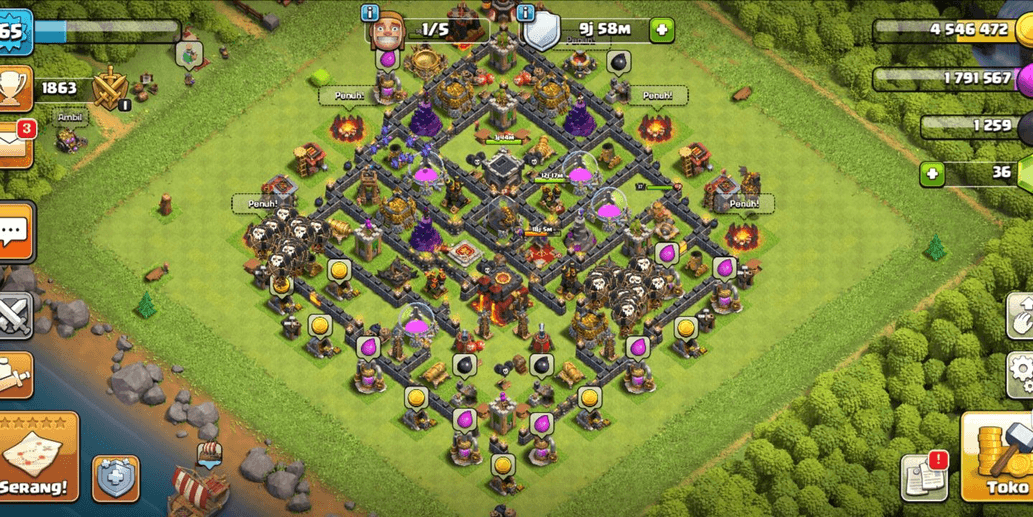This screenshot has height=517, width=1033.
Task: Open the sword-and-scroll button above Serang
Action: point(15,374)
